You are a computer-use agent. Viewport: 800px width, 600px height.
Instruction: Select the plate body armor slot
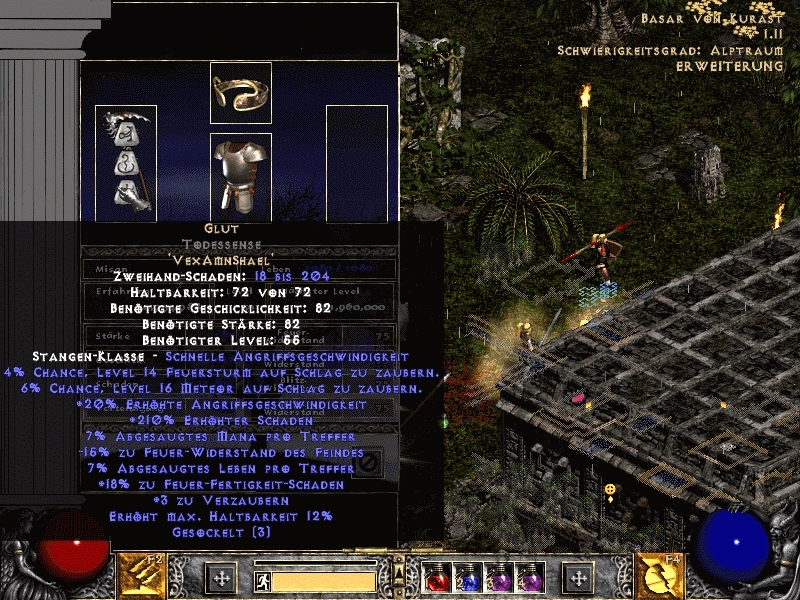240,165
